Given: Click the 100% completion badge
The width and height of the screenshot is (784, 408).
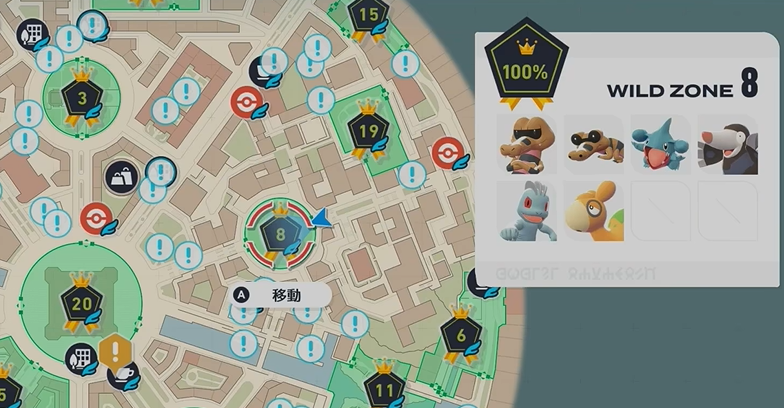Looking at the screenshot, I should tap(525, 71).
